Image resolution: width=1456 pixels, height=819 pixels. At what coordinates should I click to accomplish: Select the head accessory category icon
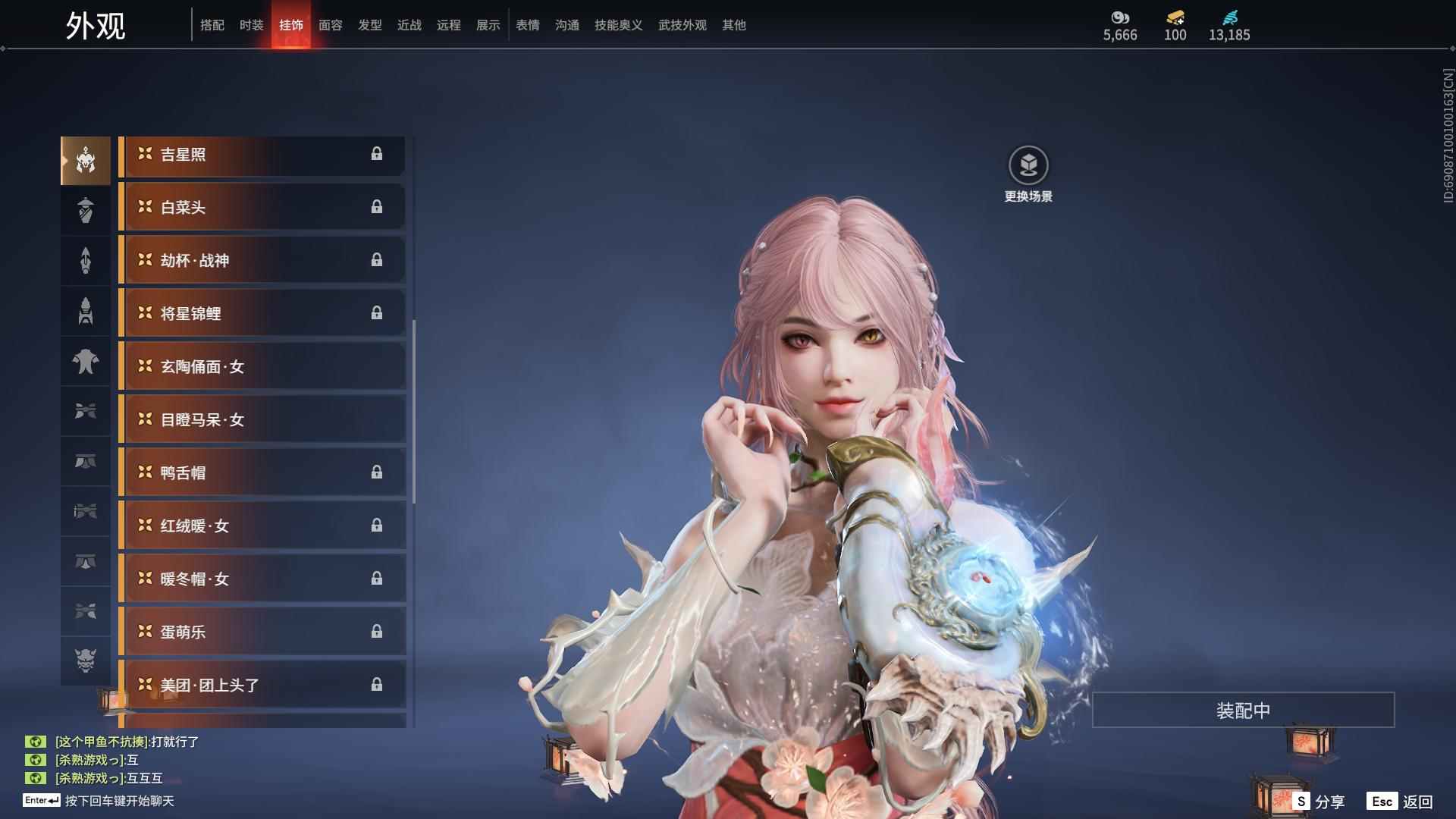[86, 160]
